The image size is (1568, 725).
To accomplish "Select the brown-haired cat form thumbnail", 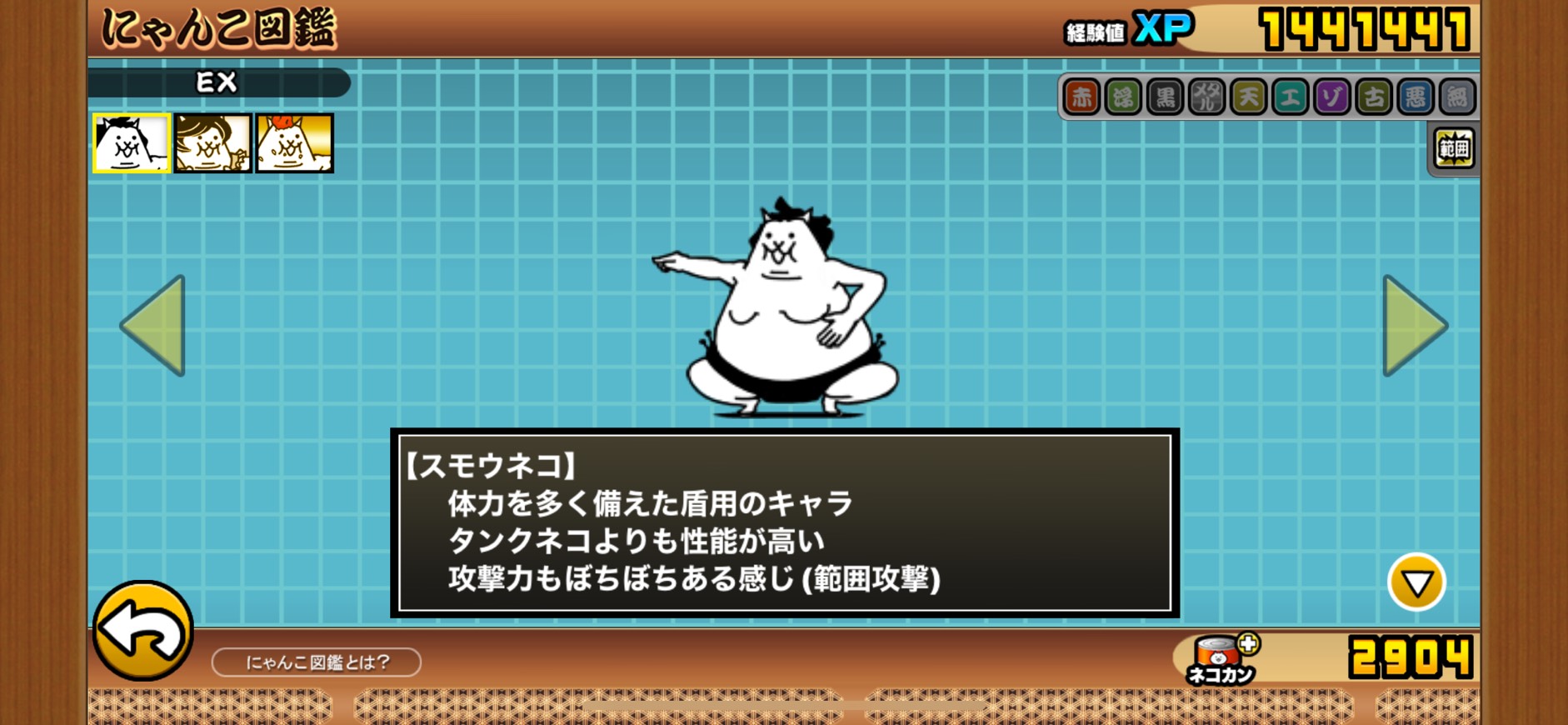I will [212, 143].
